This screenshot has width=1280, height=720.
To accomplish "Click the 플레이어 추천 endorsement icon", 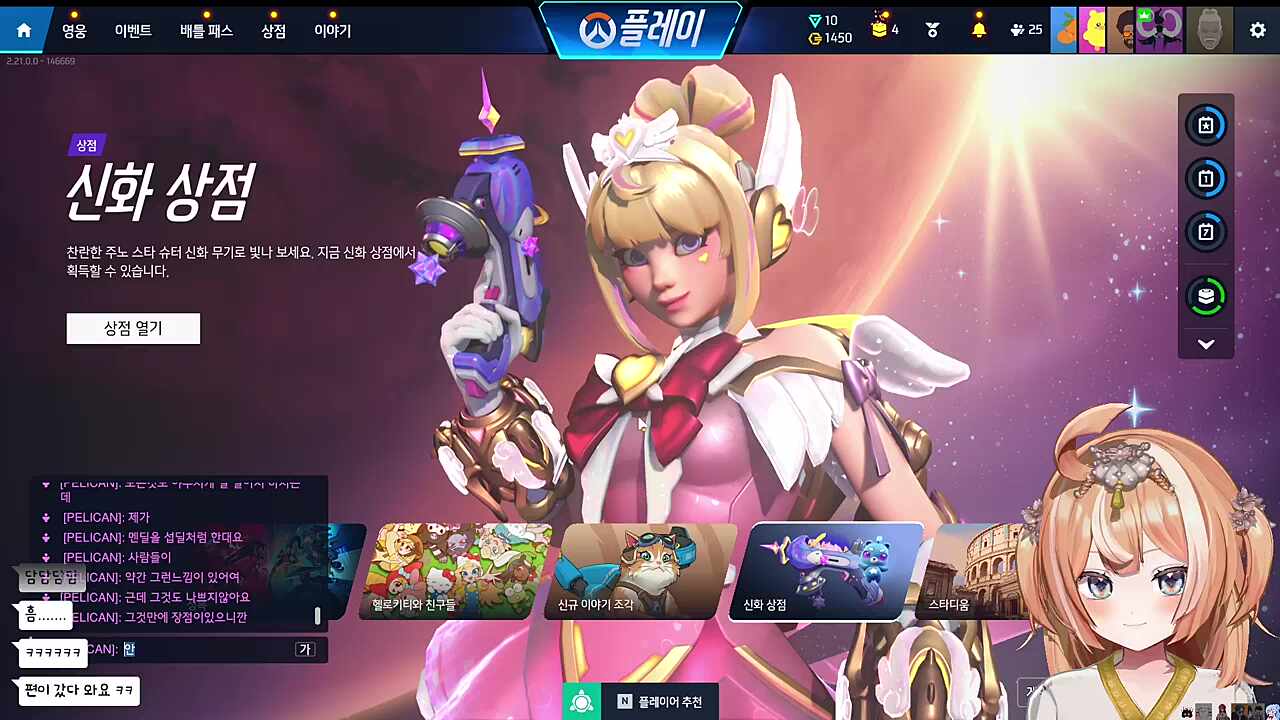I will [583, 701].
